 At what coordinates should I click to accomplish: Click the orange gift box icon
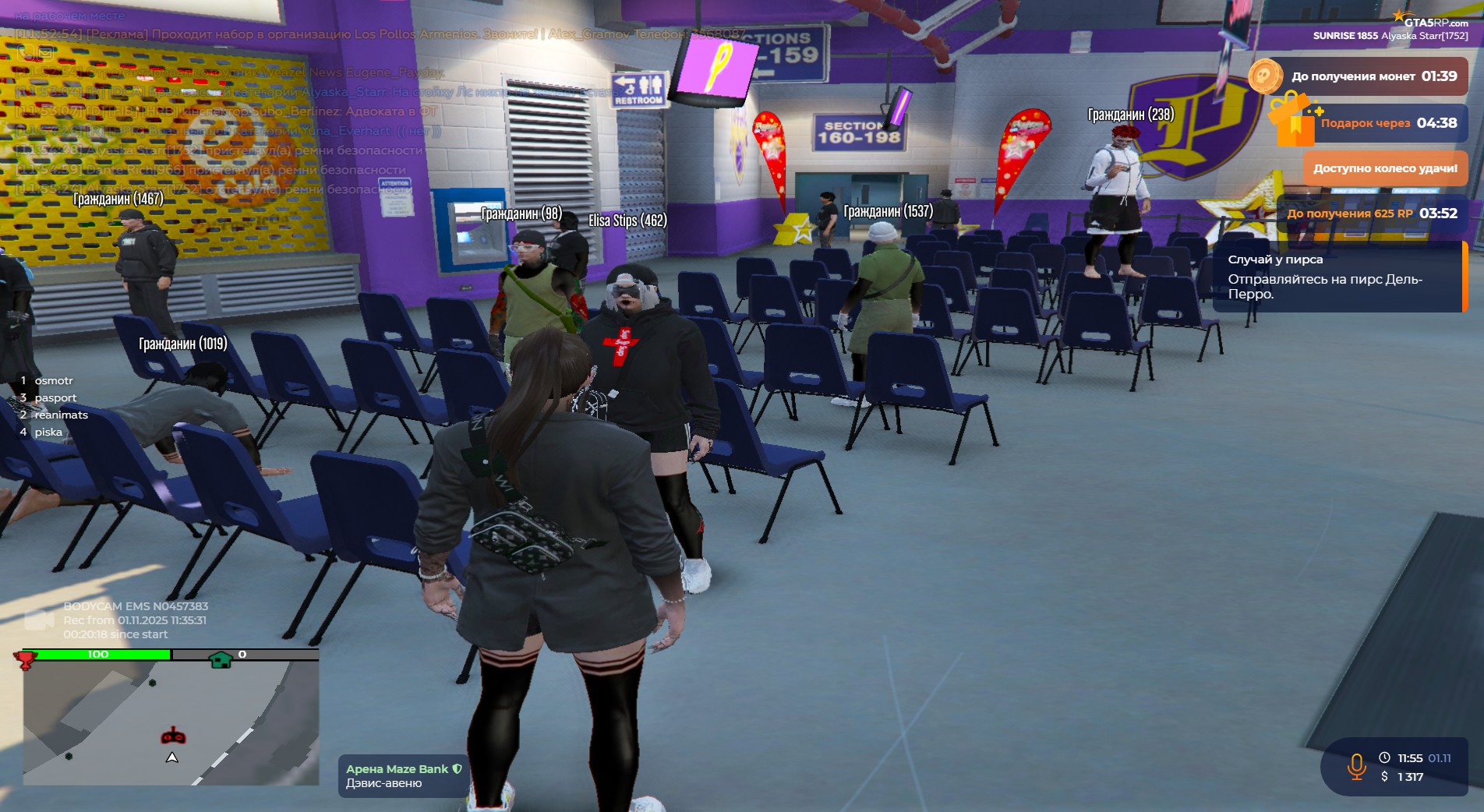coord(1291,121)
